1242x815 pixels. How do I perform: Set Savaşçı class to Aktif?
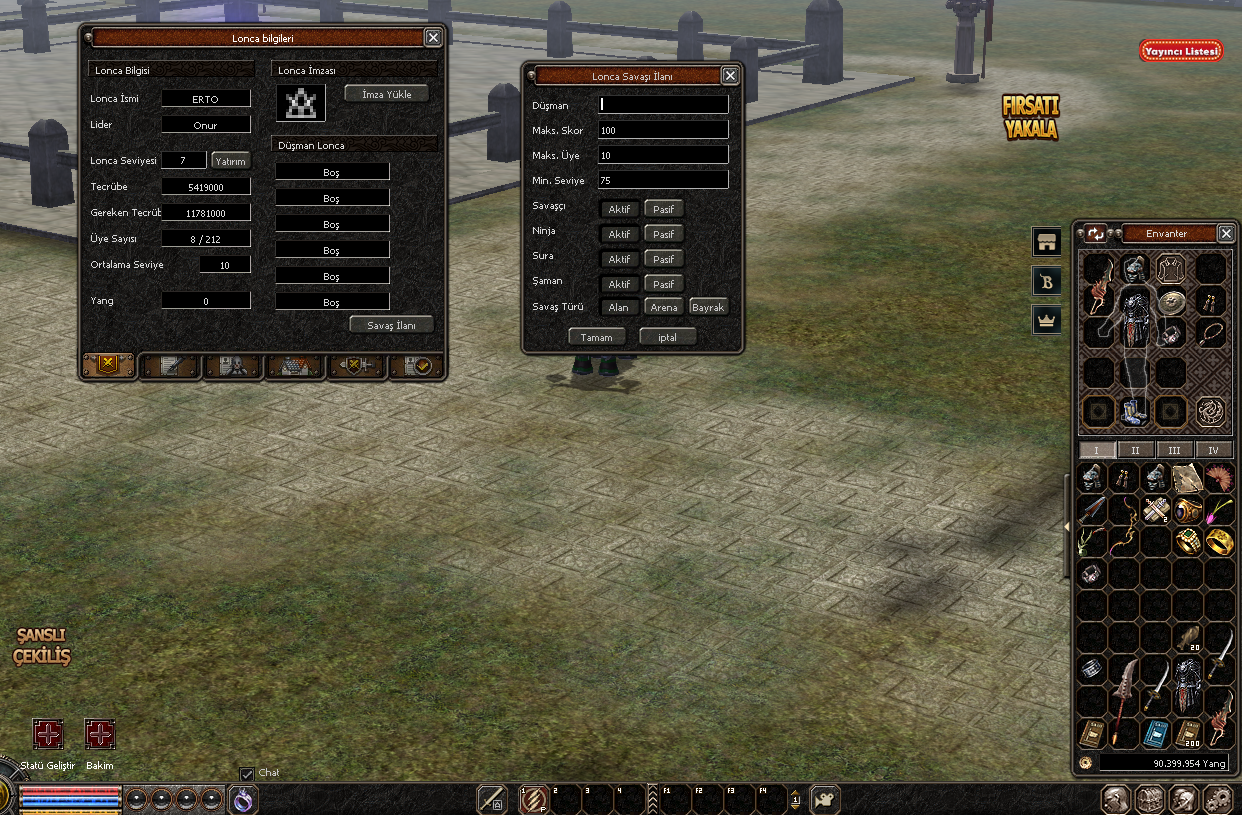(619, 209)
